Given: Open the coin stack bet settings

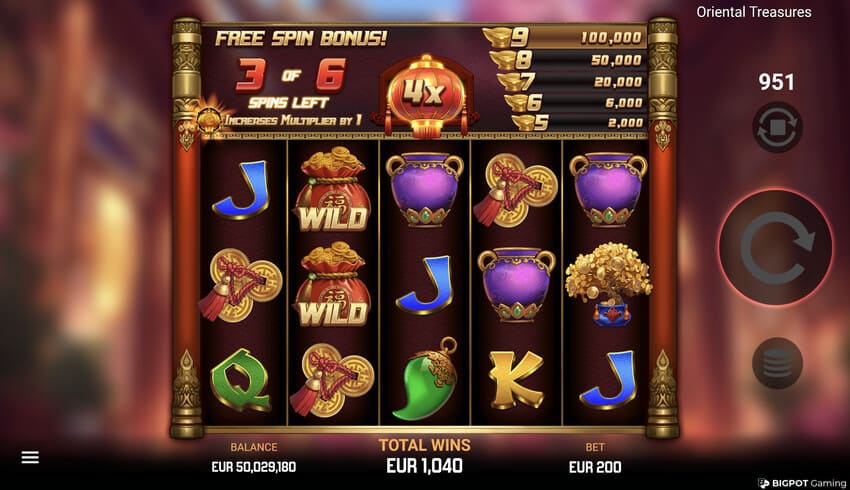Looking at the screenshot, I should tap(777, 362).
